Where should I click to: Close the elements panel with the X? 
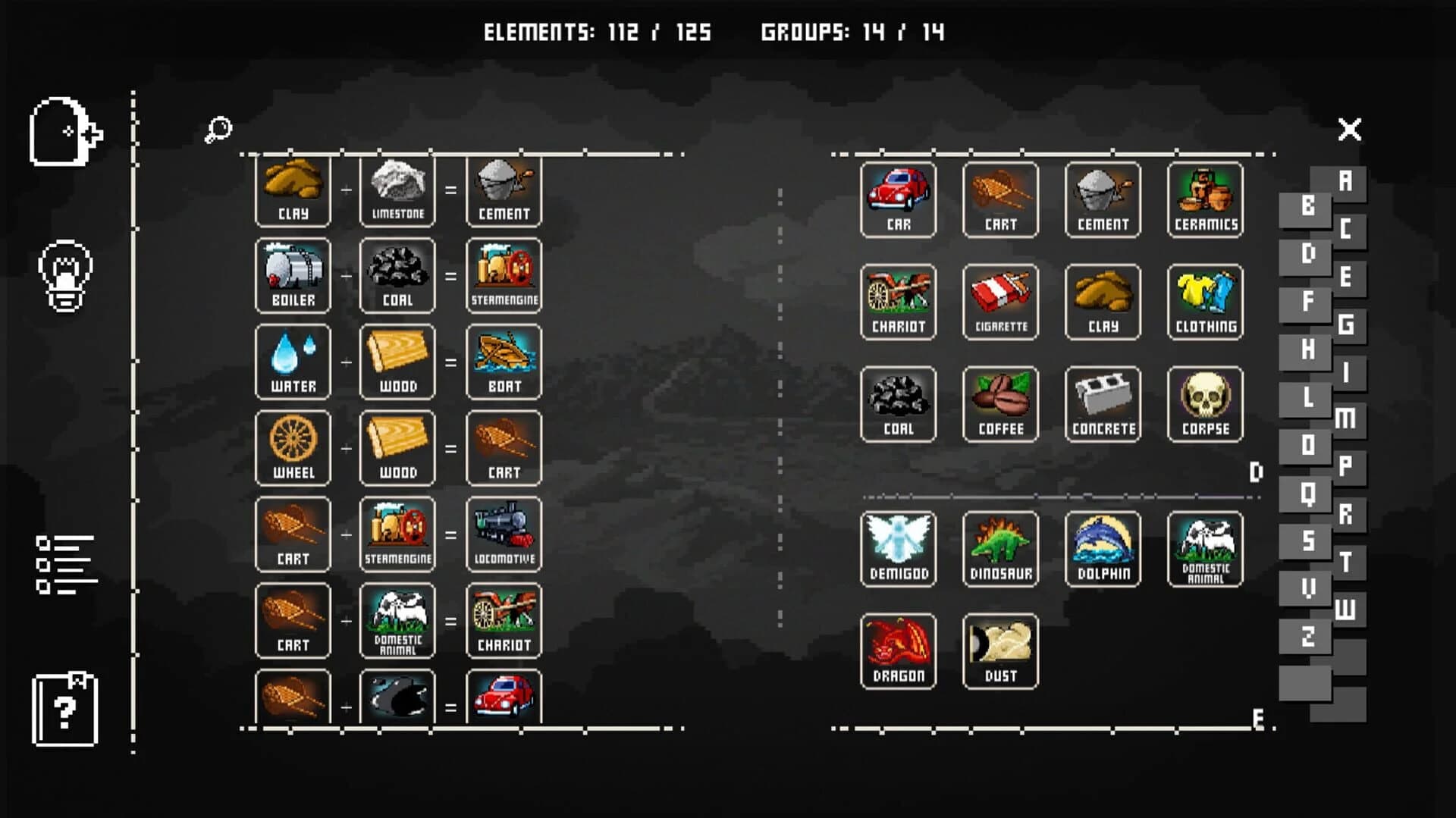[x=1348, y=130]
